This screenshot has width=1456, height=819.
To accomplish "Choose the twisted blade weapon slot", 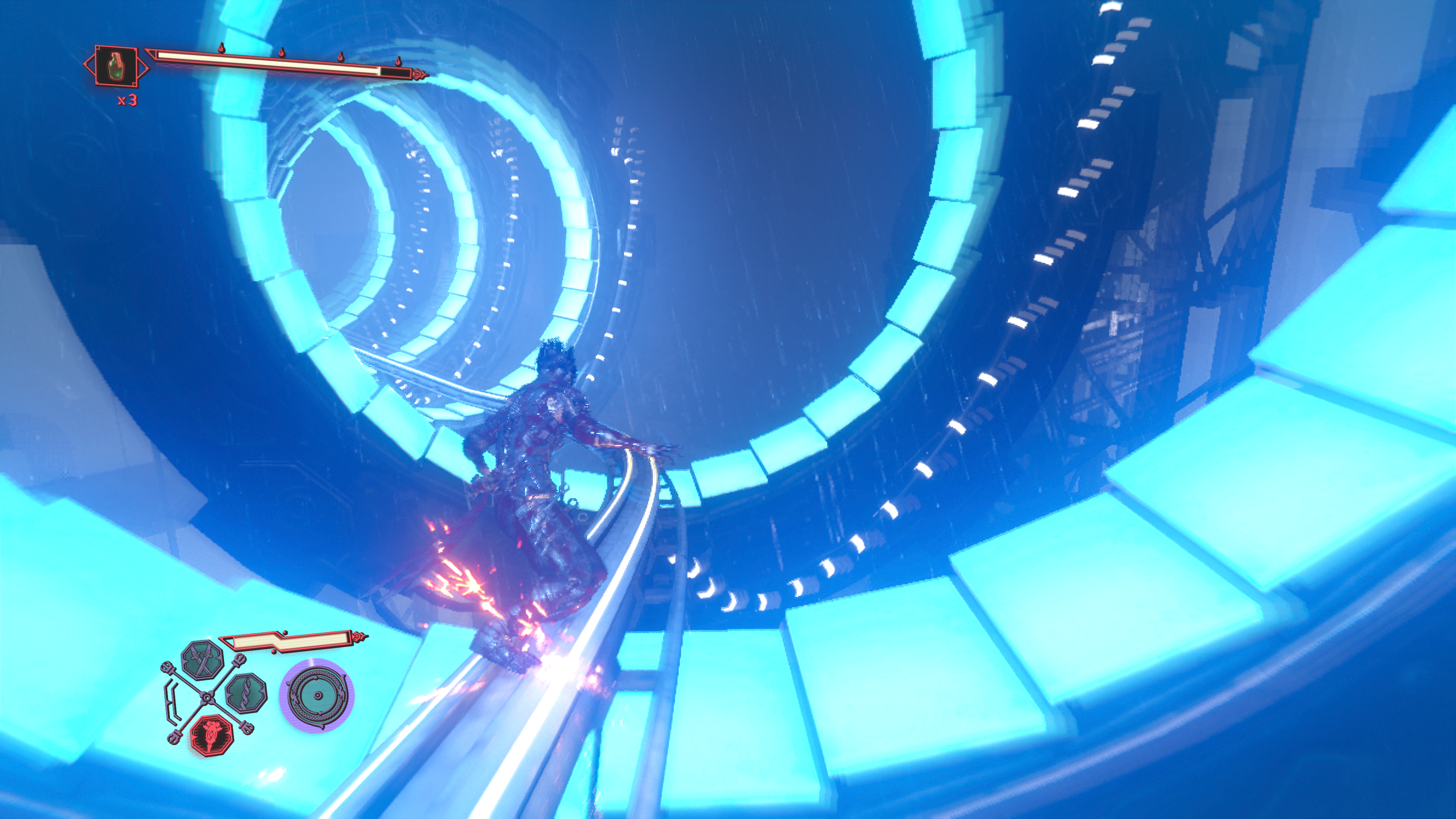I will point(246,693).
